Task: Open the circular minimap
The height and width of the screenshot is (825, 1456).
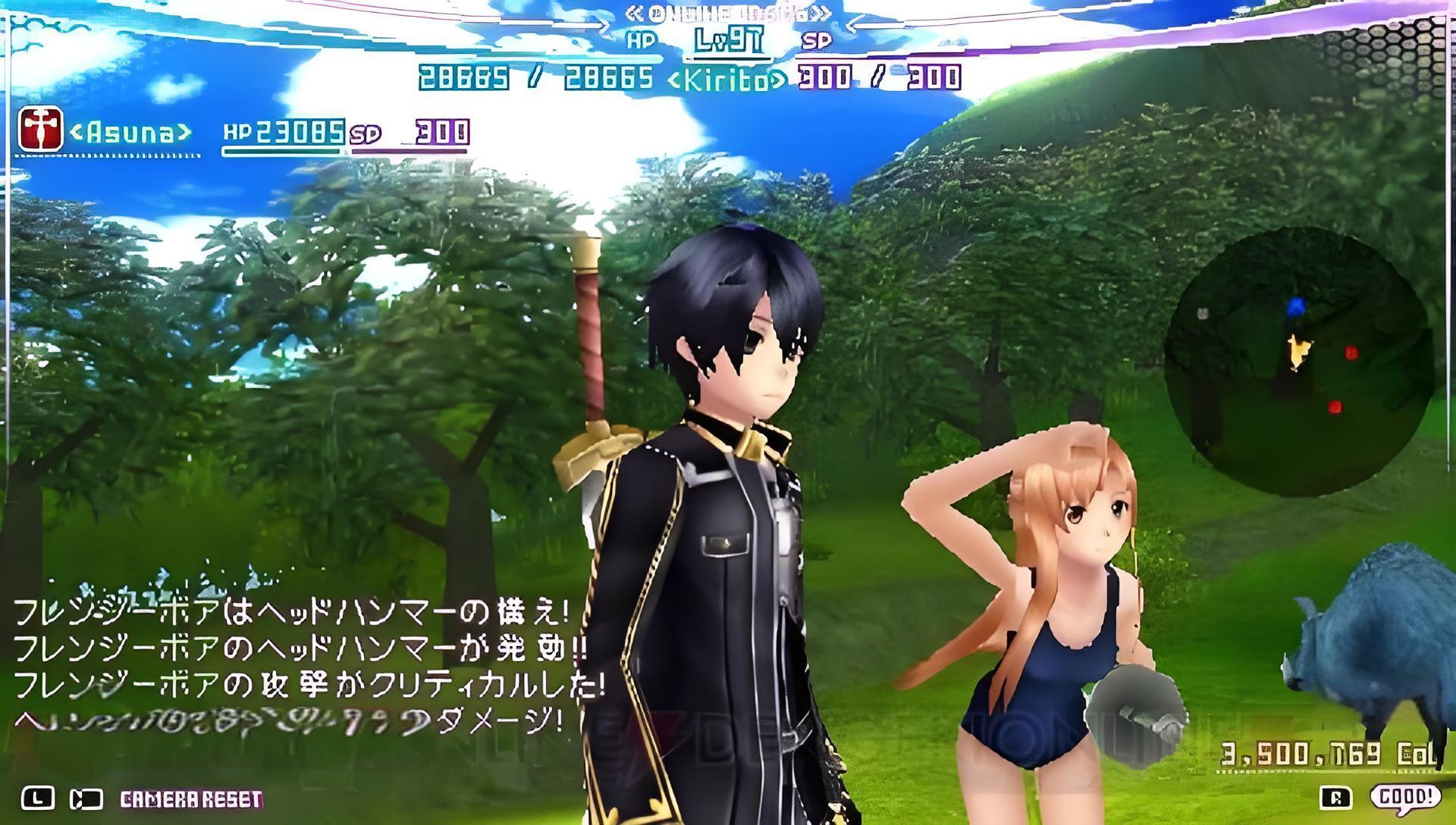Action: [1298, 362]
